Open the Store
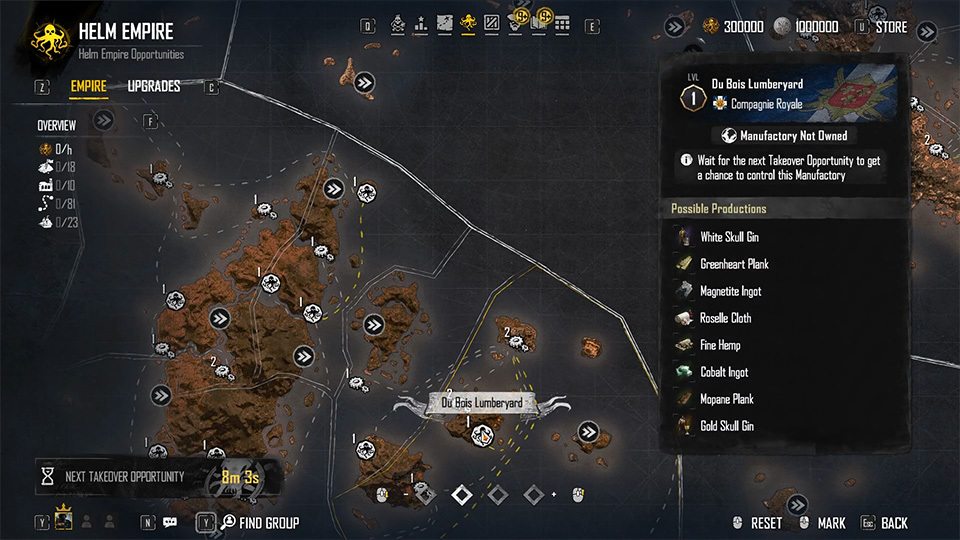This screenshot has width=960, height=540. 891,27
